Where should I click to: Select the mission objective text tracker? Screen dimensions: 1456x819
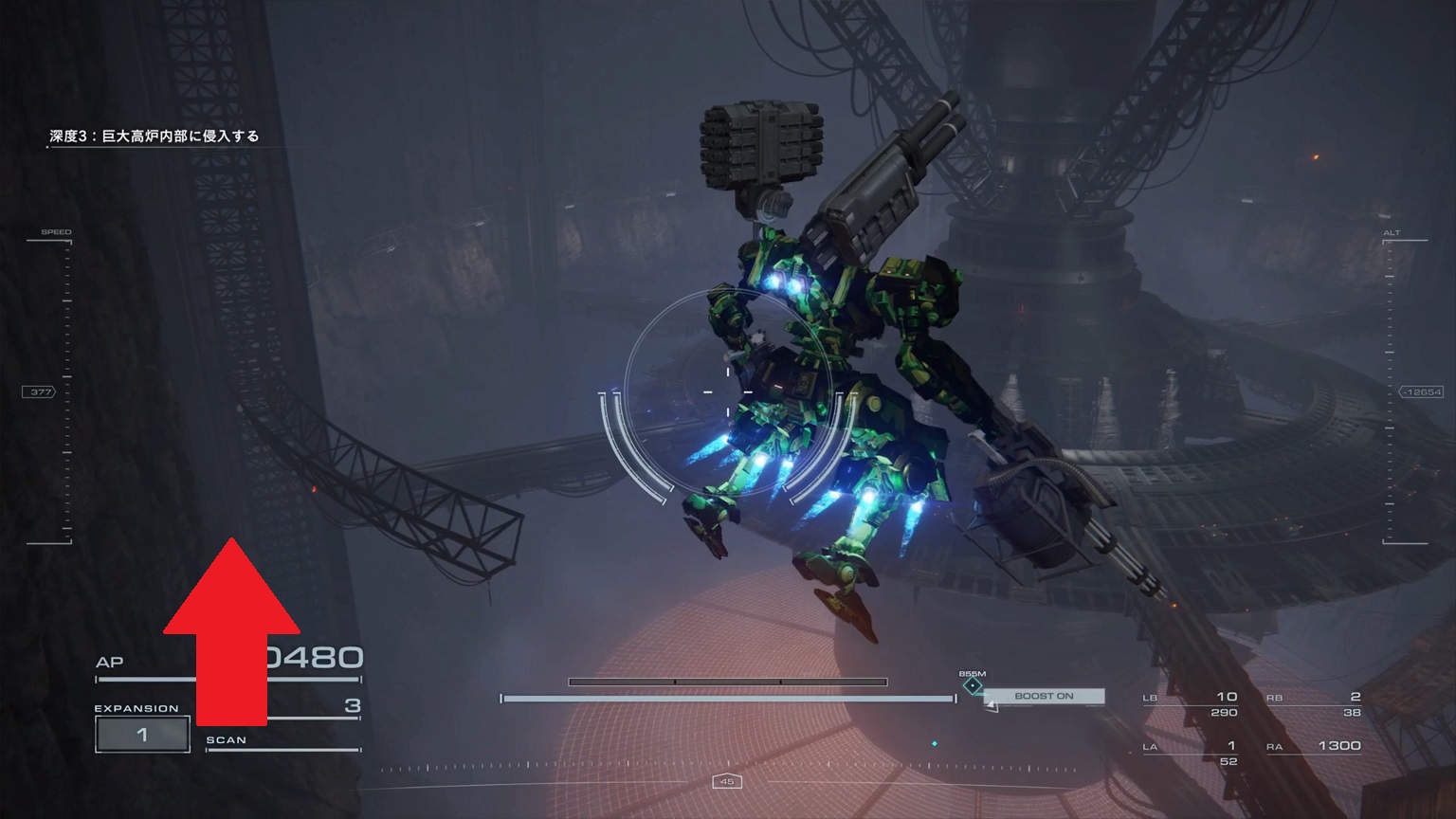coord(155,136)
